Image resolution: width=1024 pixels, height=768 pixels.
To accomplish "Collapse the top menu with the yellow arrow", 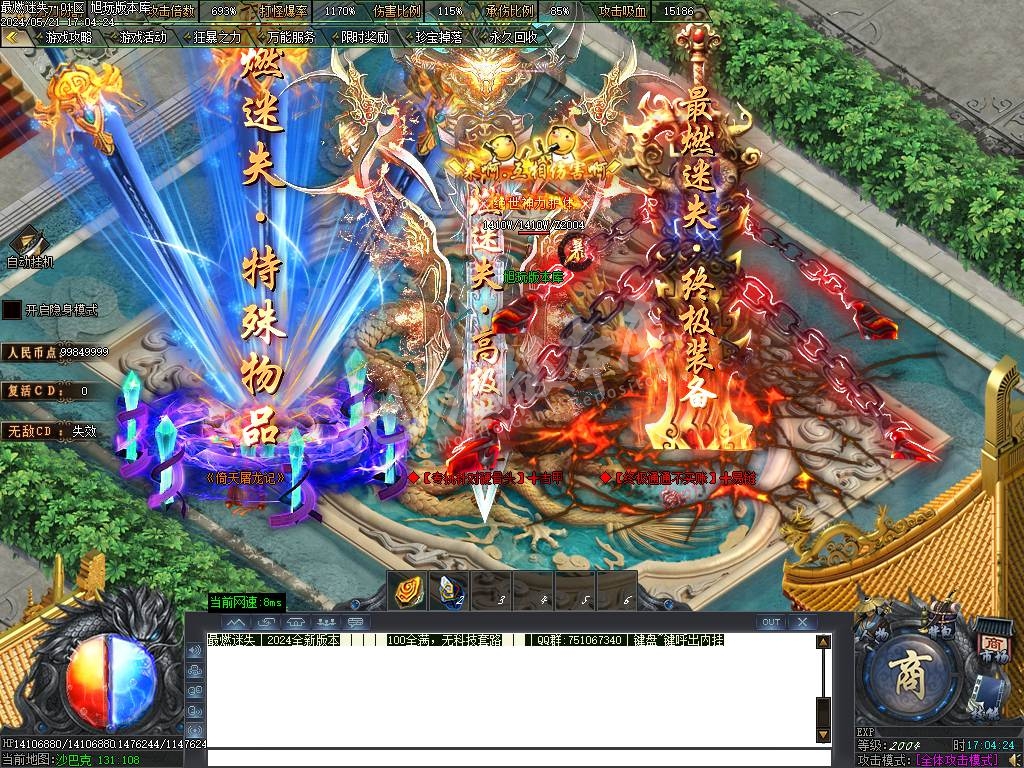I will tap(11, 37).
